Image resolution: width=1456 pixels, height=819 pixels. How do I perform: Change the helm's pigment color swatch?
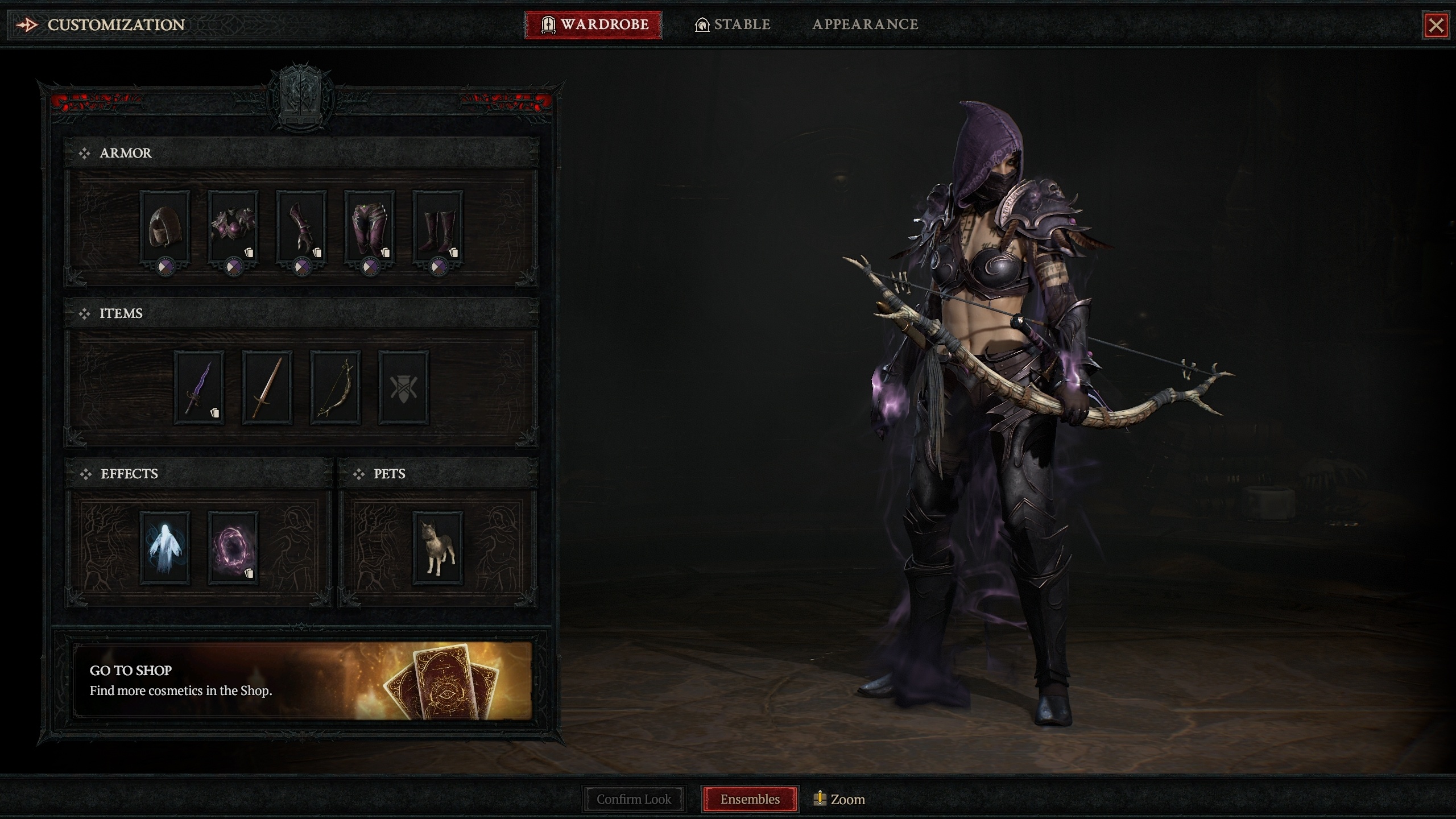click(x=166, y=266)
